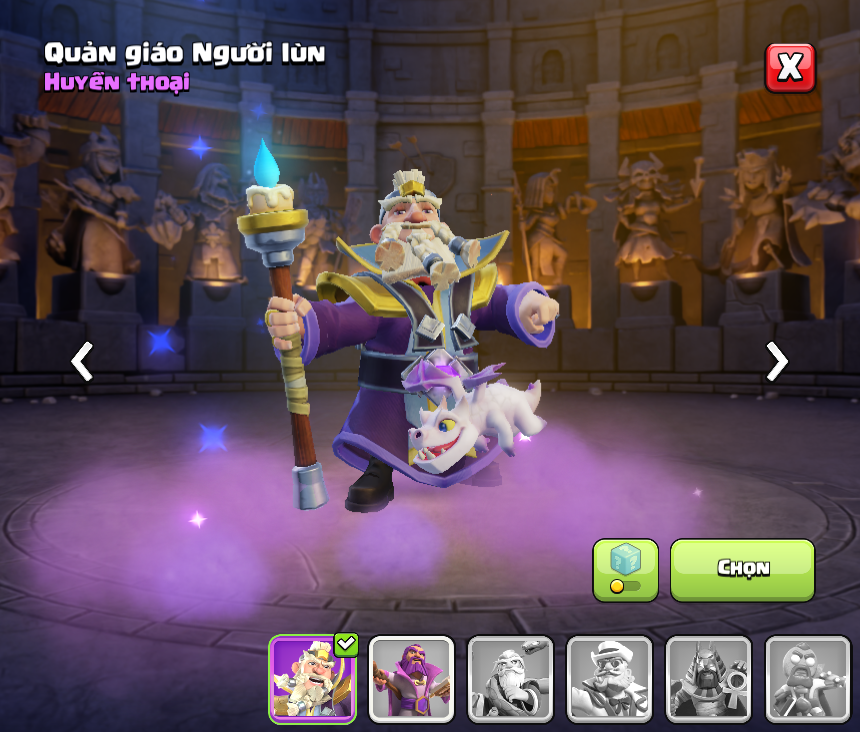
Task: Show the next hero with the right arrow
Action: coord(776,361)
